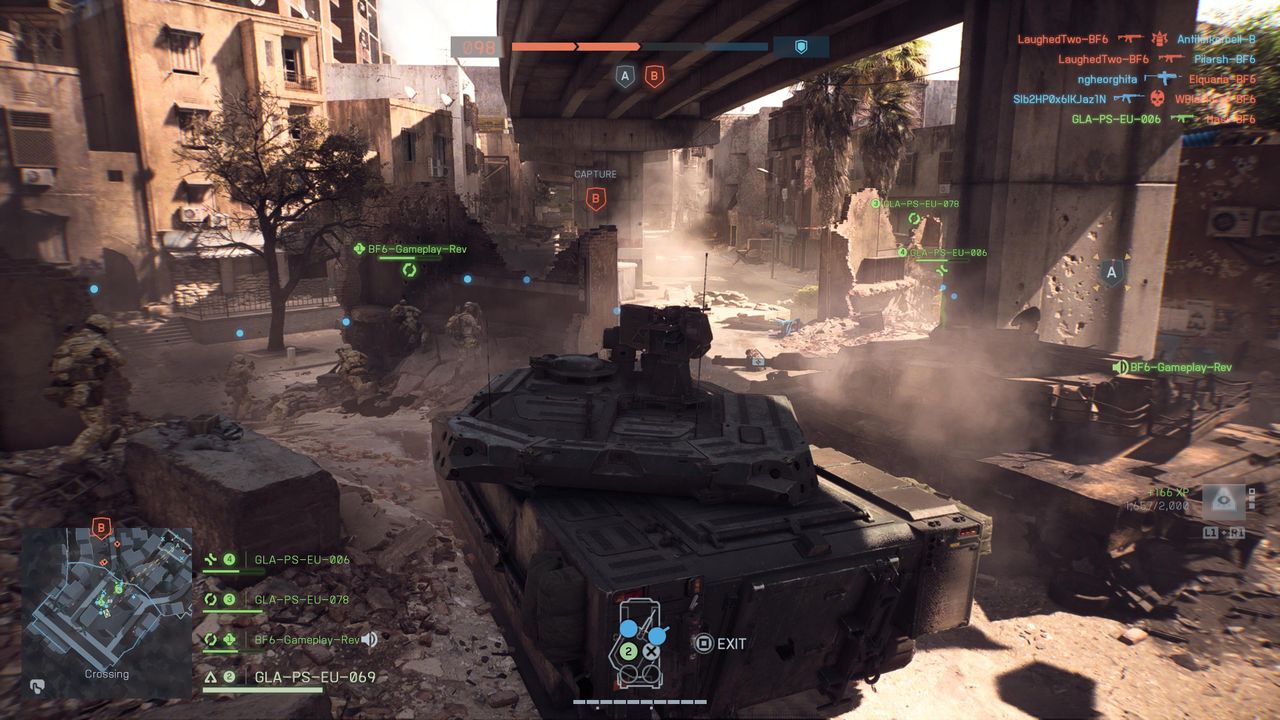Select the occupied driver seat icon on vehicle diagram

point(628,628)
